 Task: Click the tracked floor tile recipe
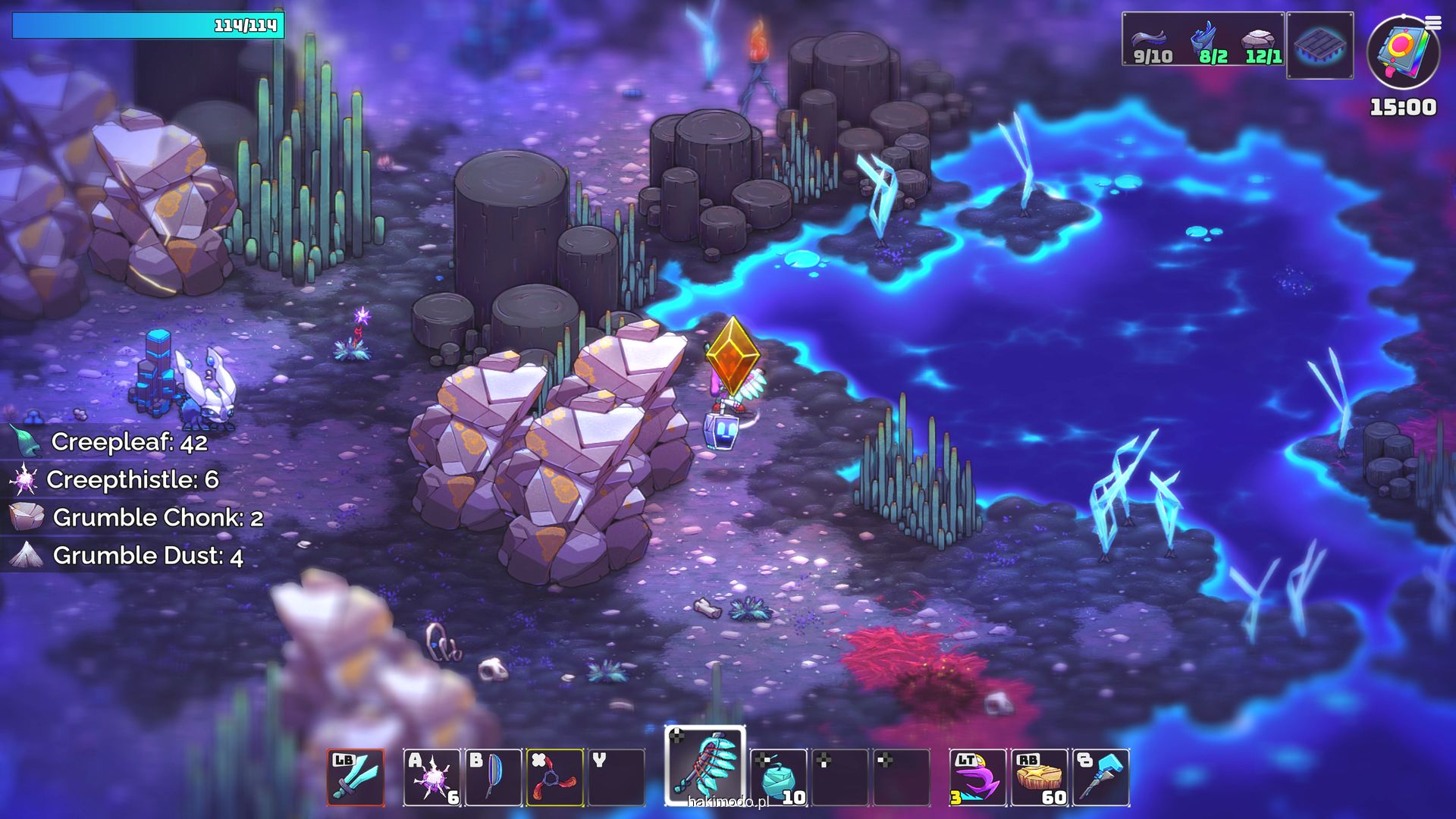click(x=1319, y=45)
